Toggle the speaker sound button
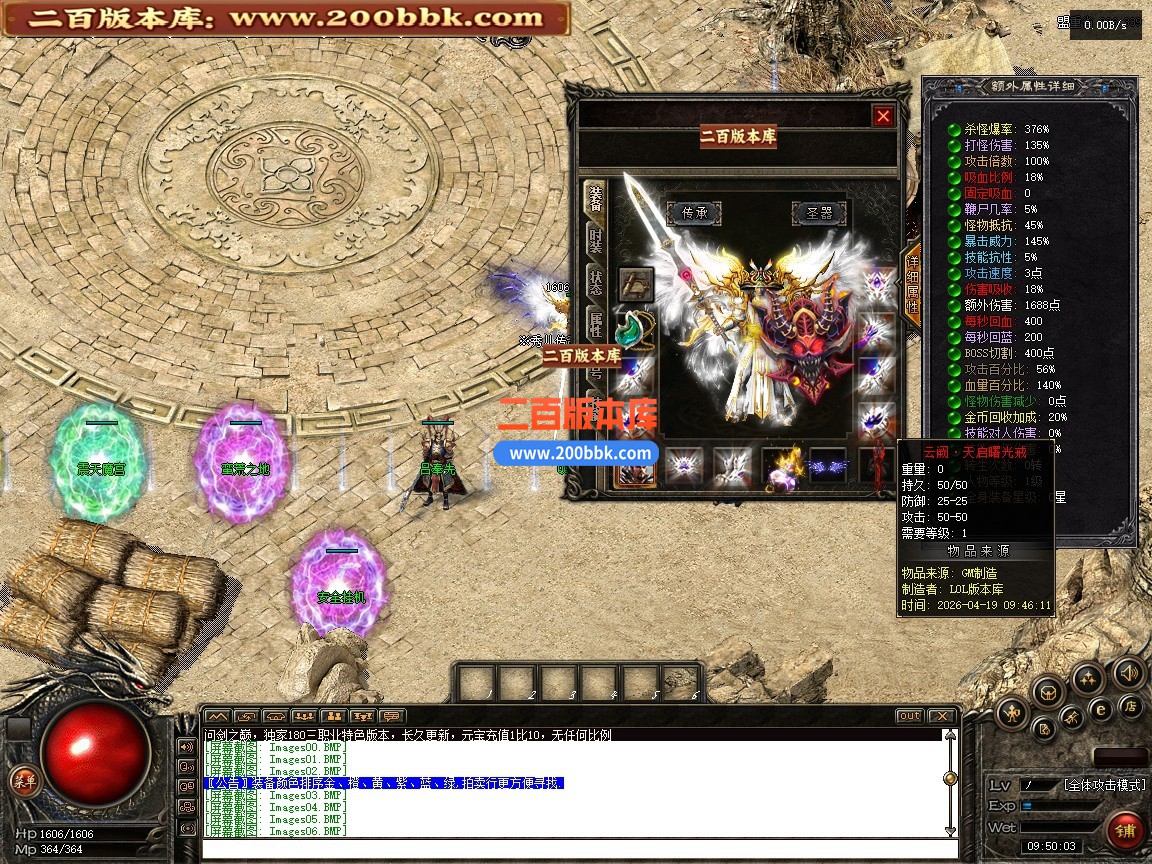 tap(1129, 672)
